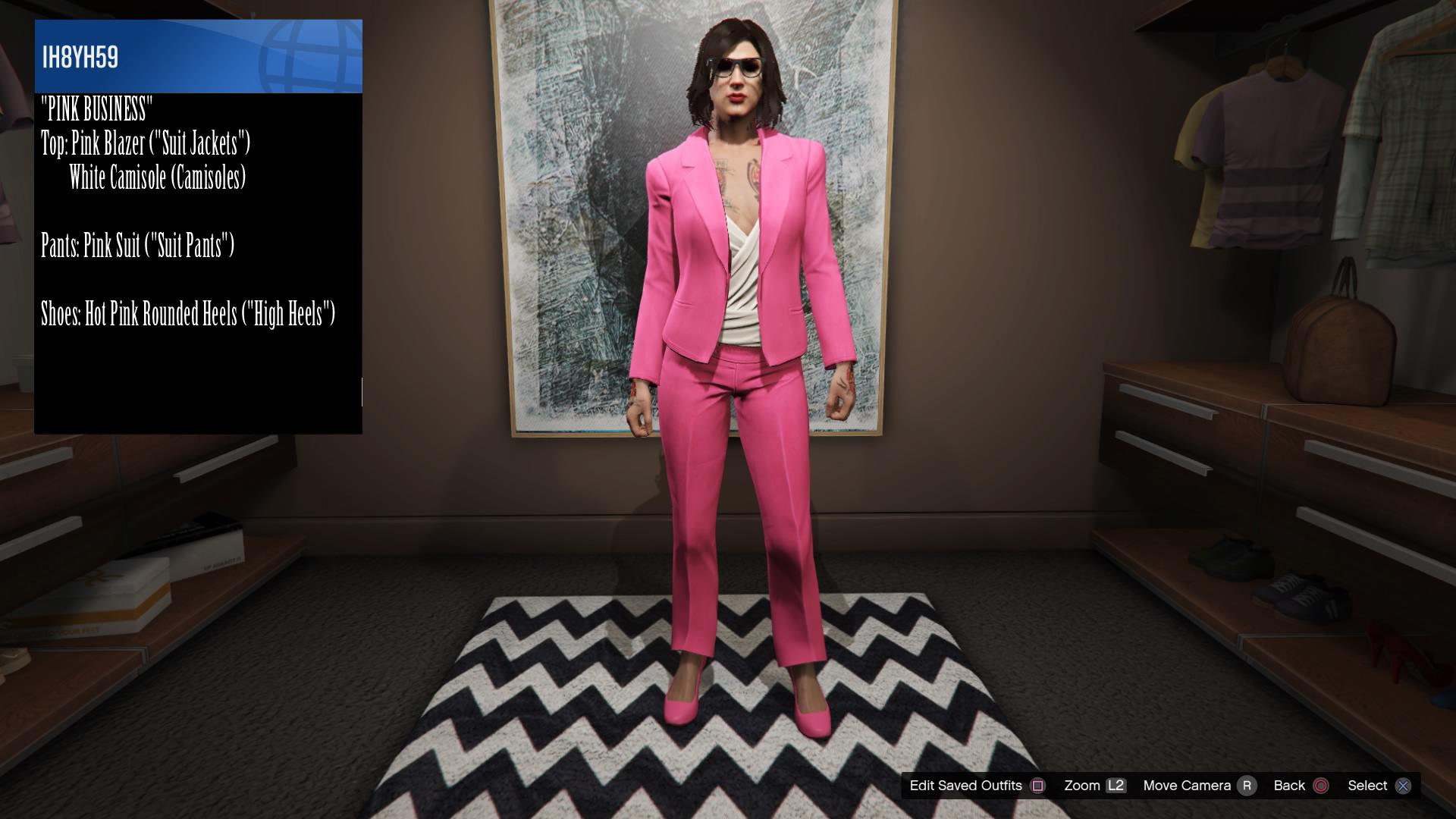This screenshot has height=819, width=1456.
Task: Select the Pink Blazer top entry
Action: point(146,144)
